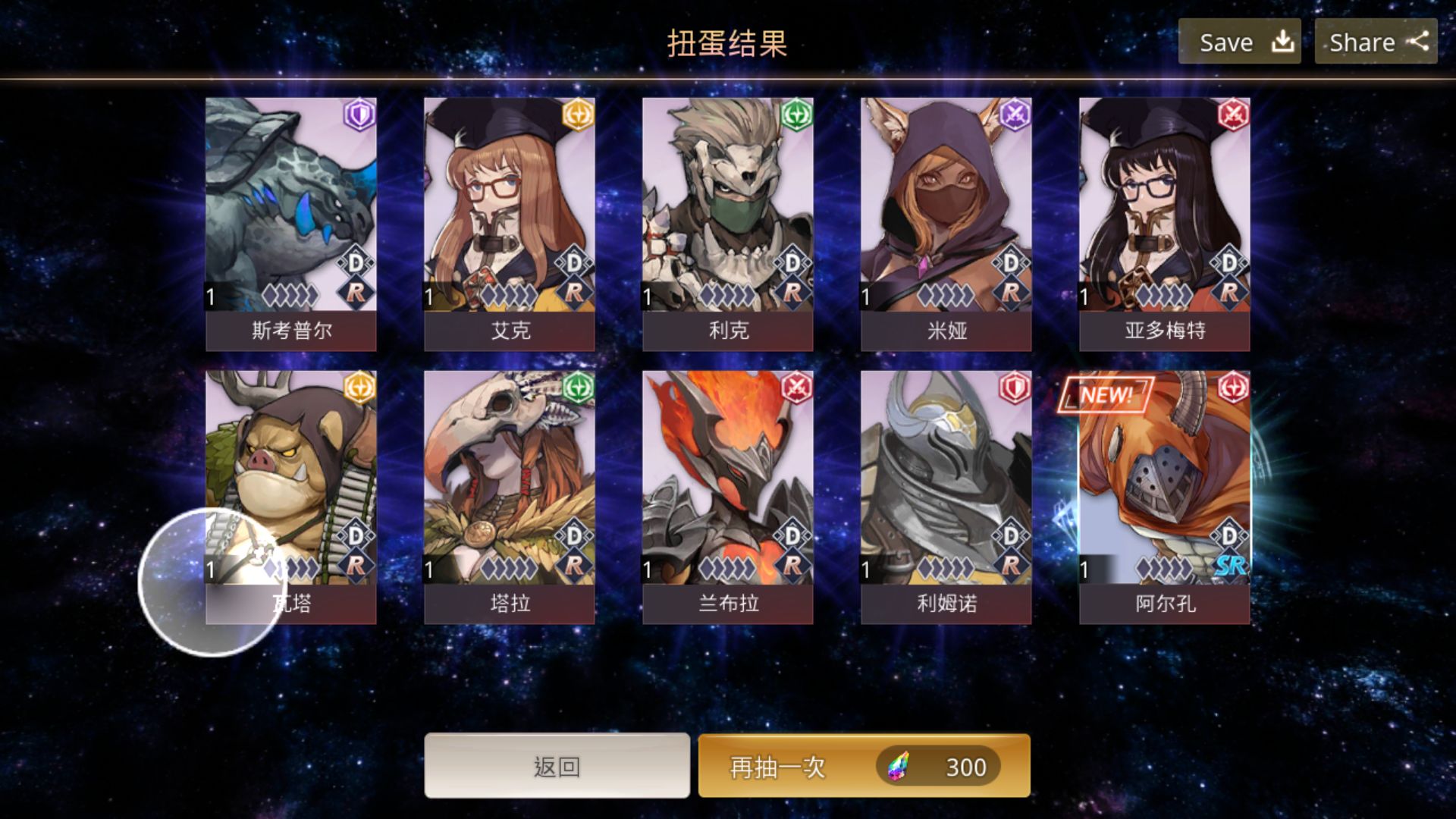
Task: Share the gacha results
Action: point(1376,42)
